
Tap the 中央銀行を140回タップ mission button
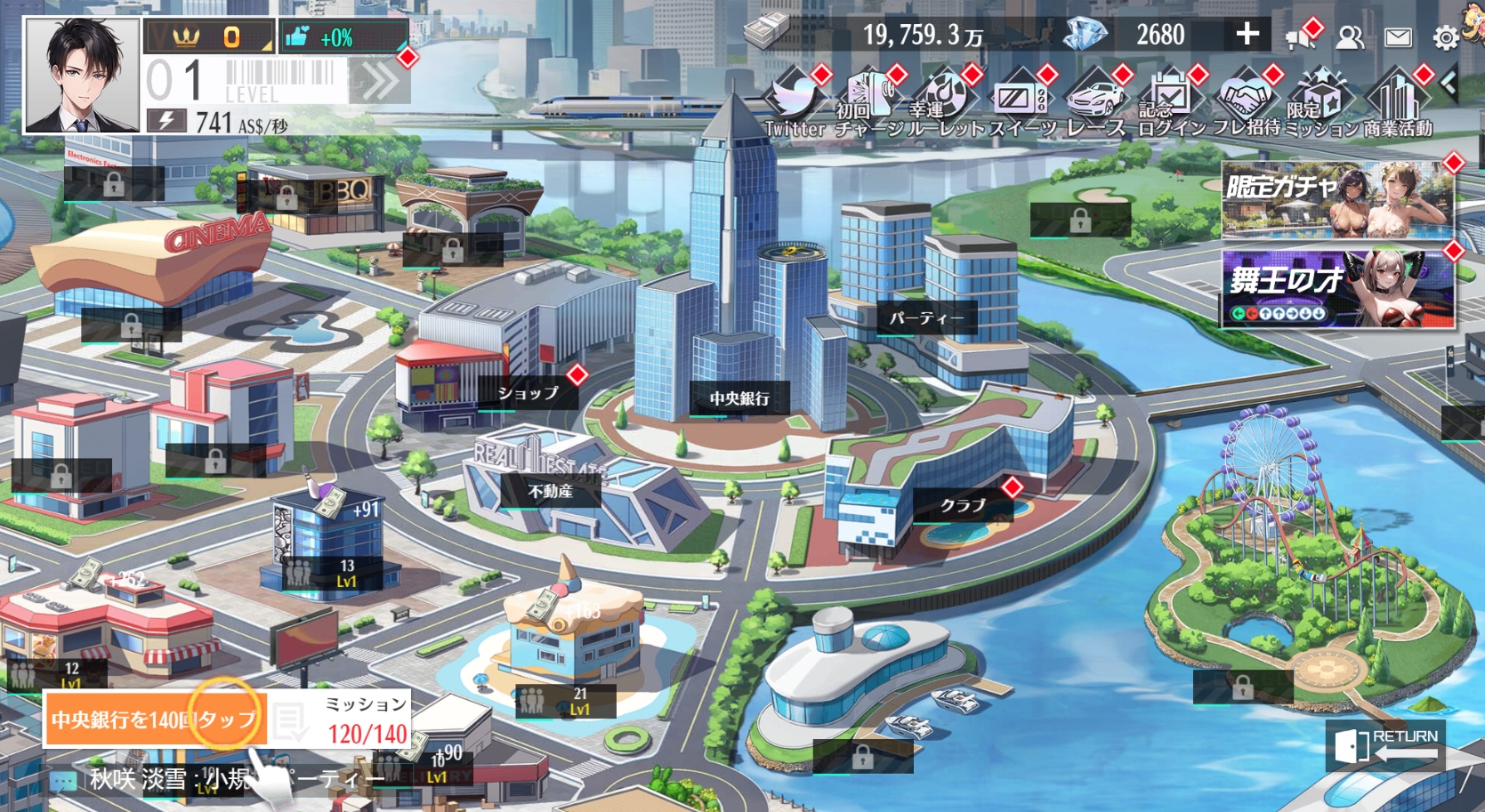coord(156,717)
